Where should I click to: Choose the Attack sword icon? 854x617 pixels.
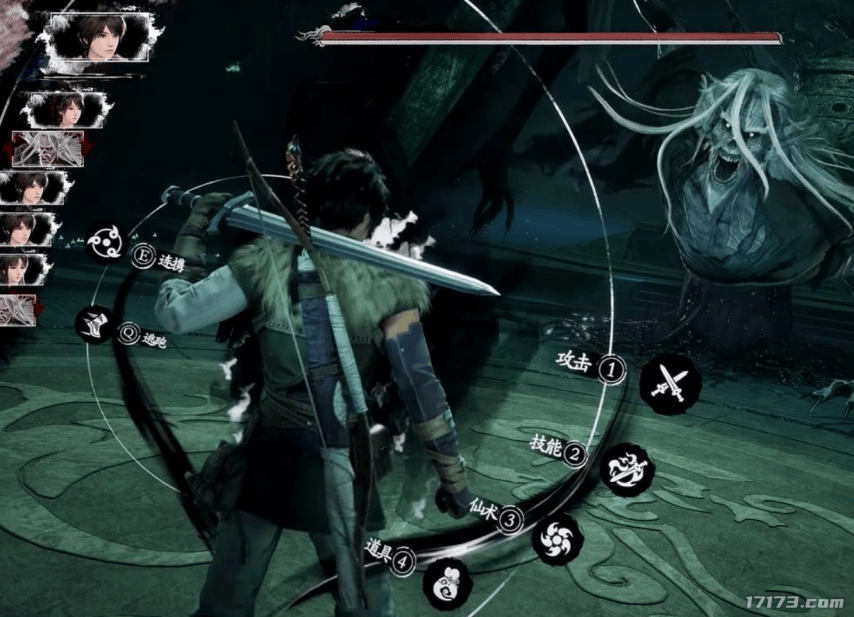click(x=669, y=381)
